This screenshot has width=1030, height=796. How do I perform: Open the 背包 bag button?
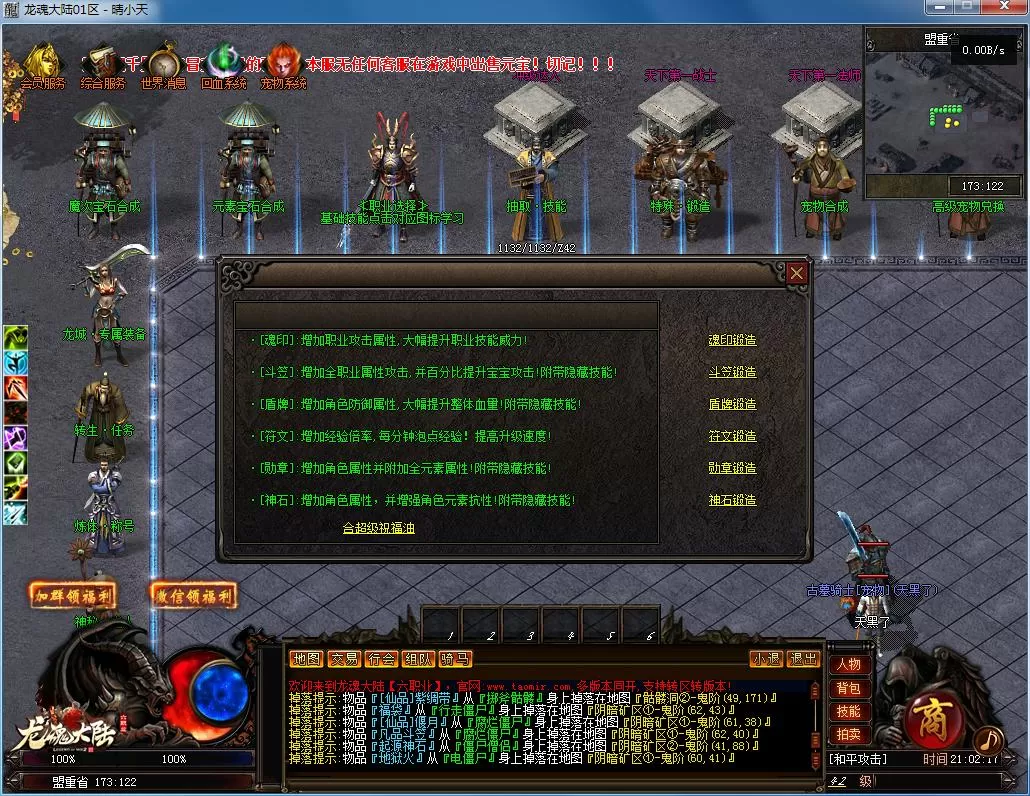848,688
